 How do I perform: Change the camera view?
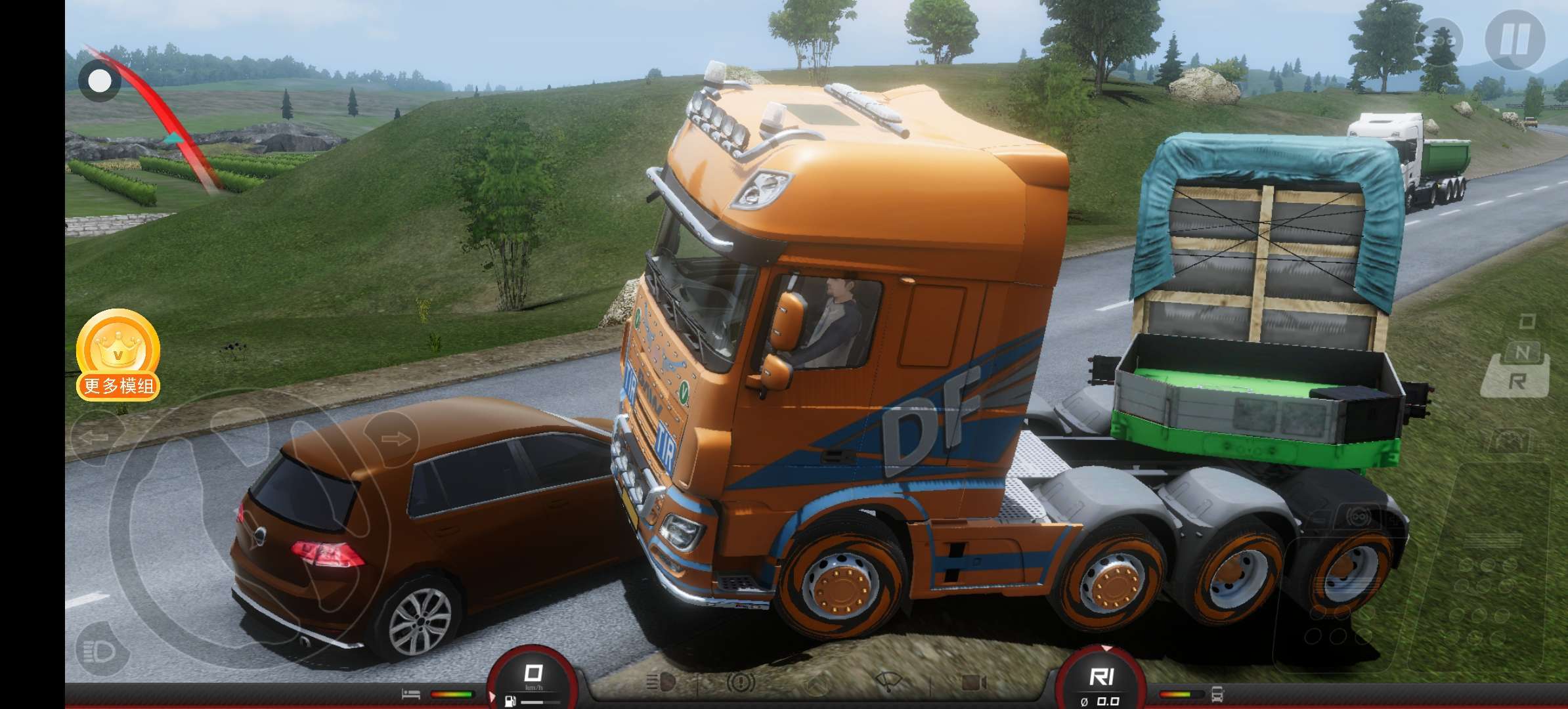point(974,683)
